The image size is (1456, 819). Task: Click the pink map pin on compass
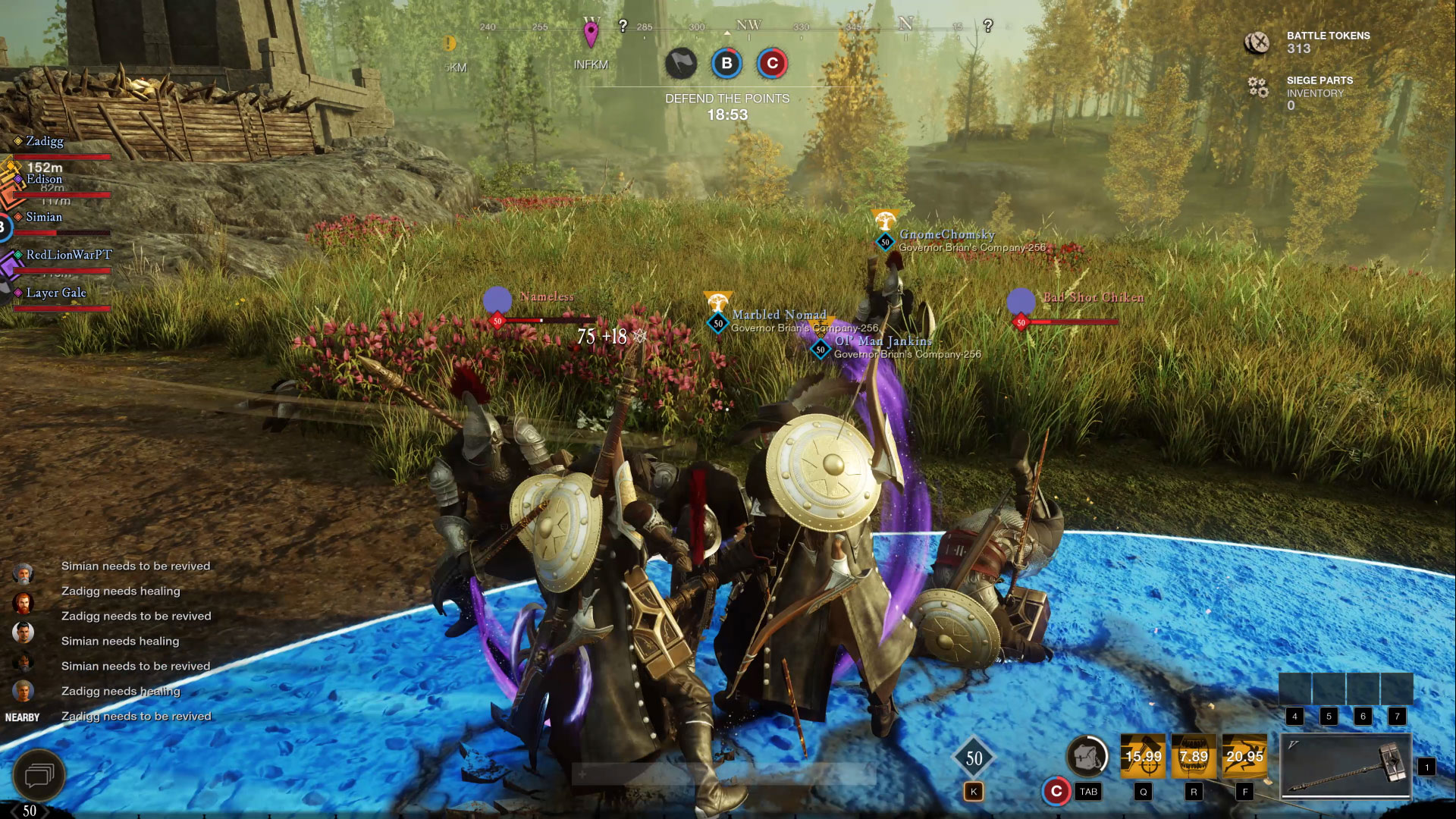click(x=591, y=34)
